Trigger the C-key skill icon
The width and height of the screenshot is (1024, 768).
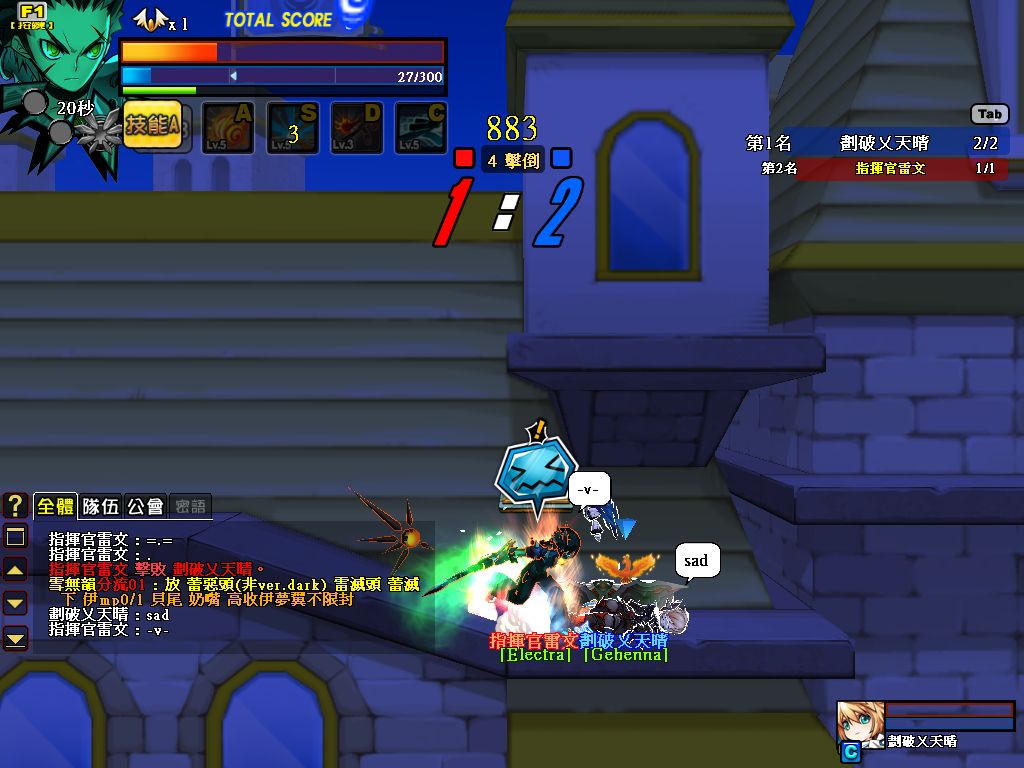click(421, 128)
